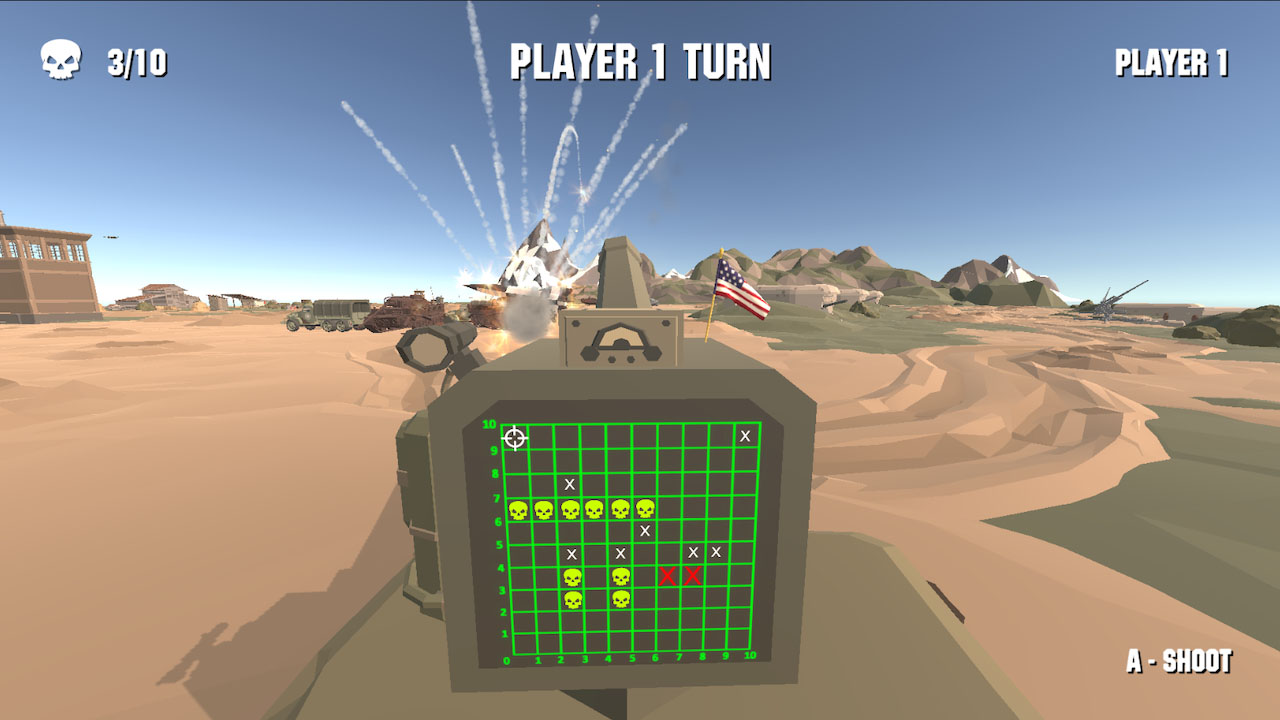The width and height of the screenshot is (1280, 720).
Task: Click the leftmost skull in the row of six skulls
Action: coord(520,509)
